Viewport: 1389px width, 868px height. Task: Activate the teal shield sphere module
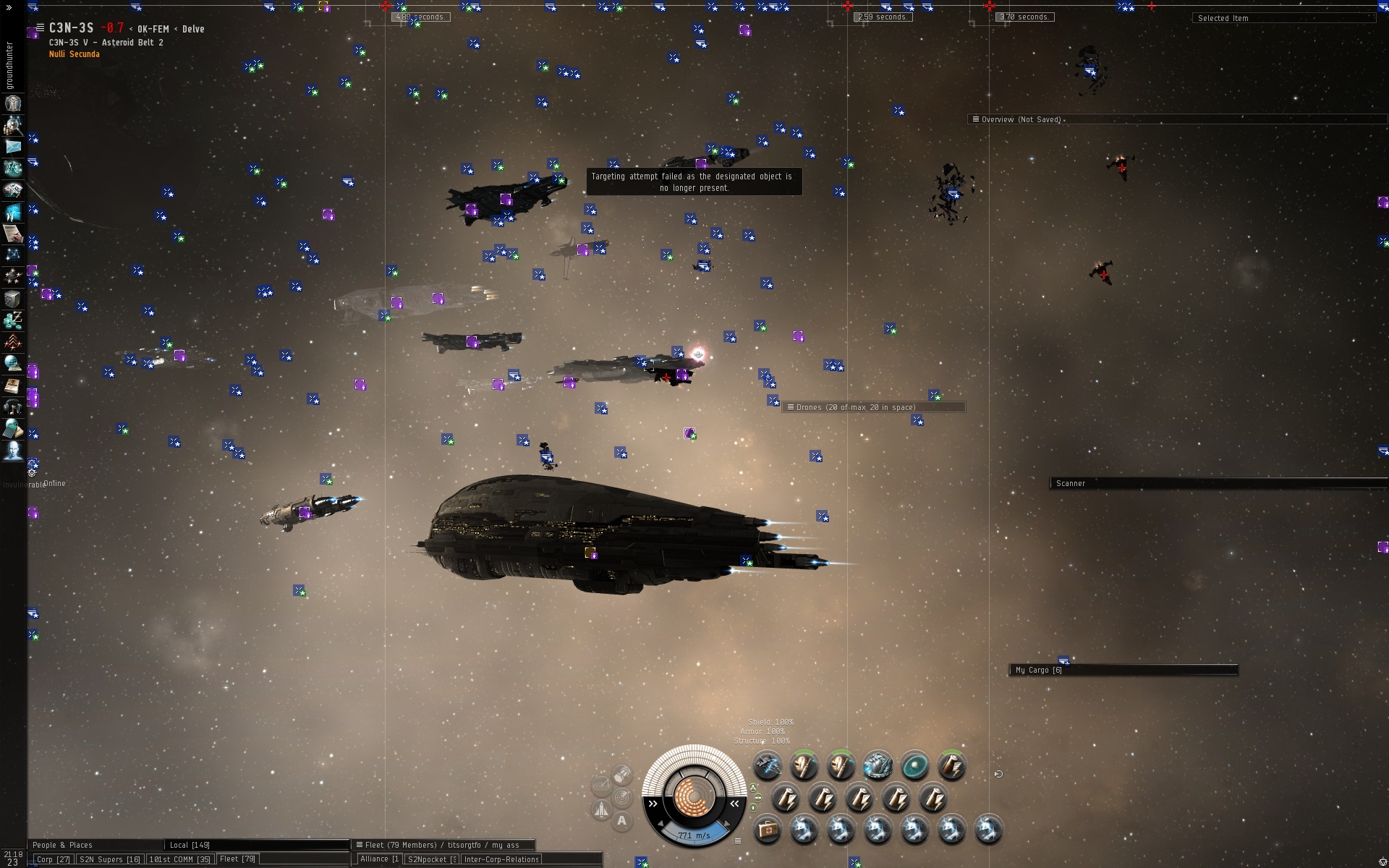click(x=914, y=766)
